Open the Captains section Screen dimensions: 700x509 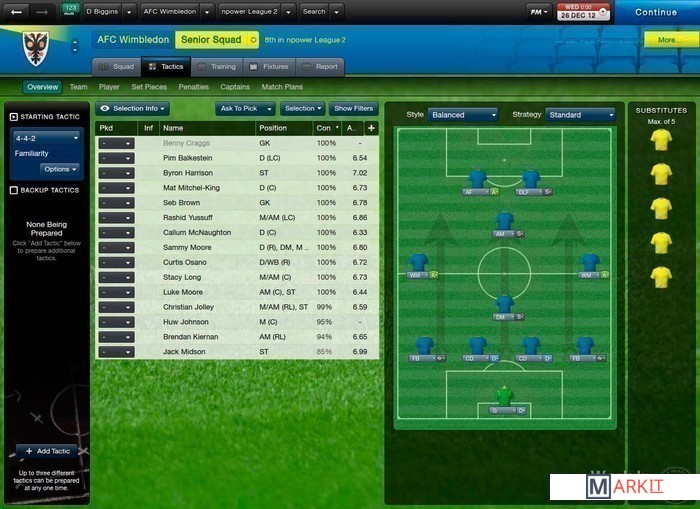click(235, 87)
